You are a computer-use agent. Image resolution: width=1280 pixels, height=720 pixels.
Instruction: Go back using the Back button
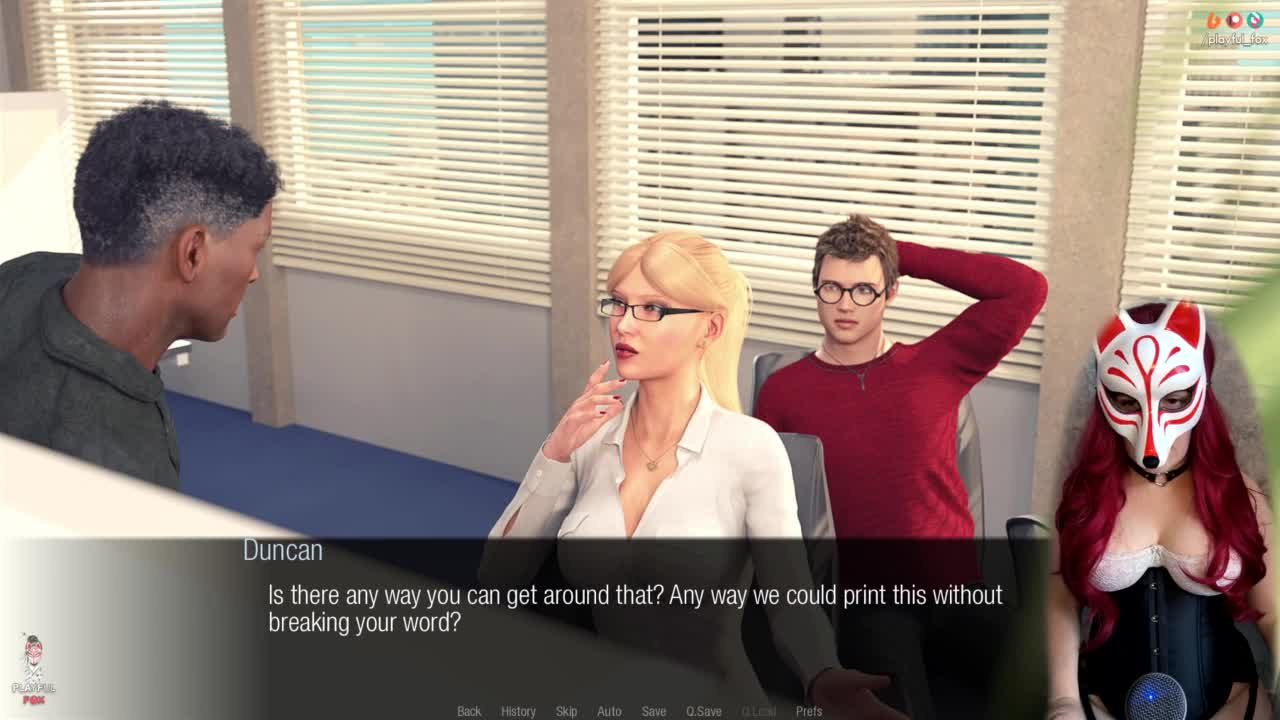coord(469,711)
